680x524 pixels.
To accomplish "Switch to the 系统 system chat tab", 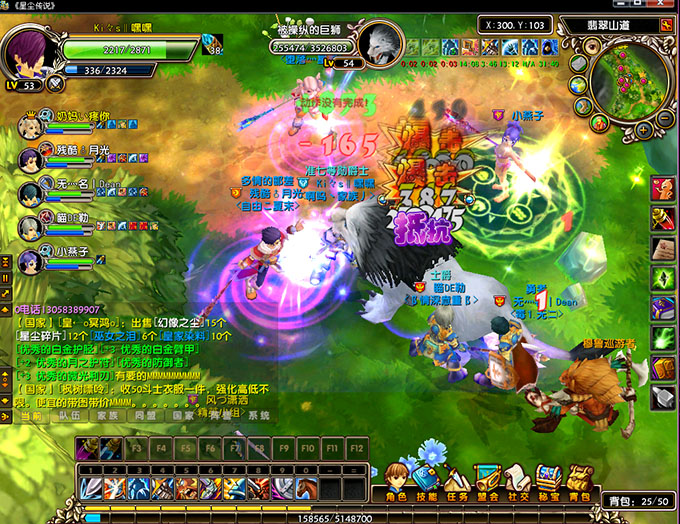I will coord(258,415).
